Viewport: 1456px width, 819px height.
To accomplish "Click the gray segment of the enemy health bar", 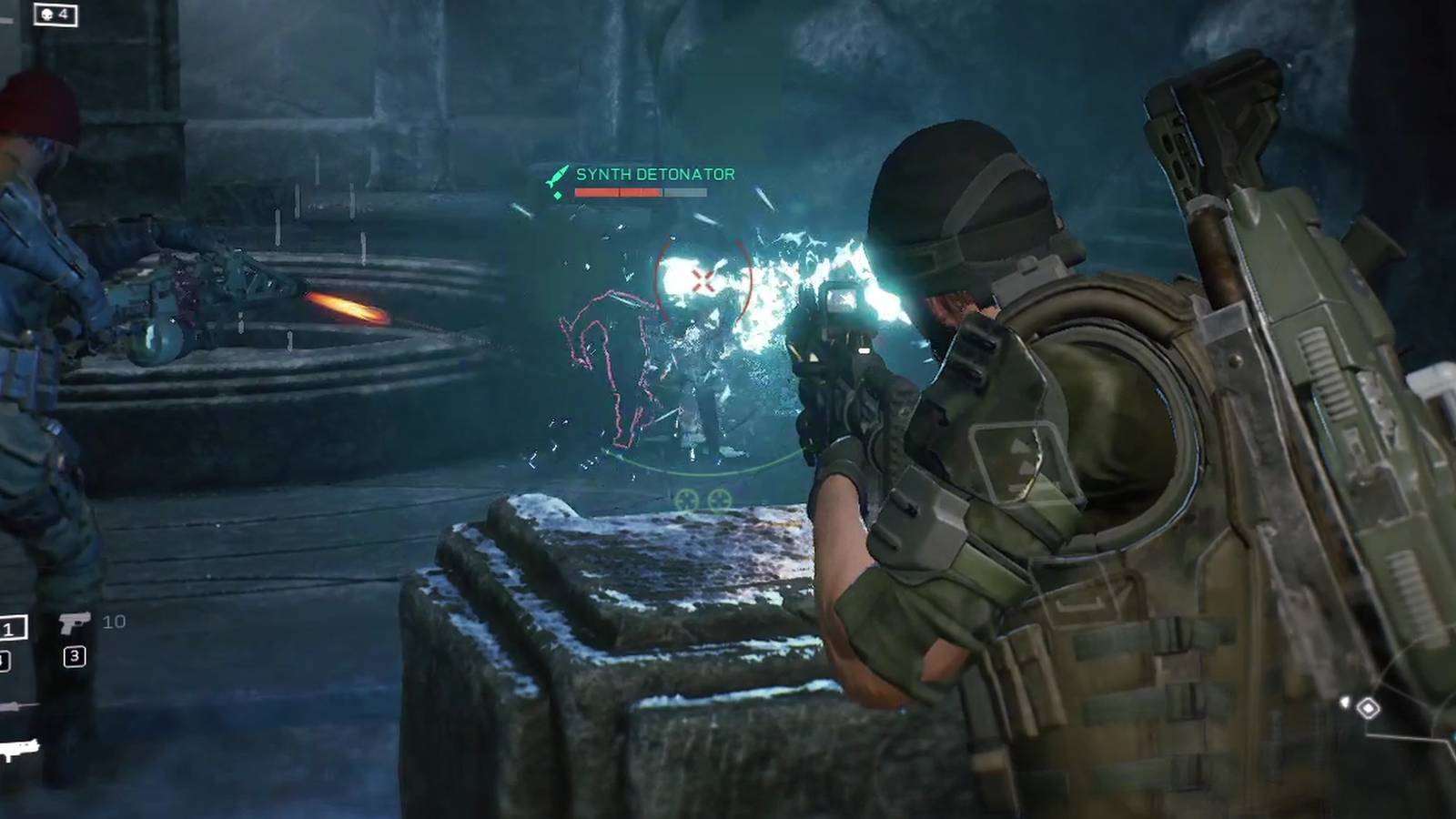I will 685,192.
